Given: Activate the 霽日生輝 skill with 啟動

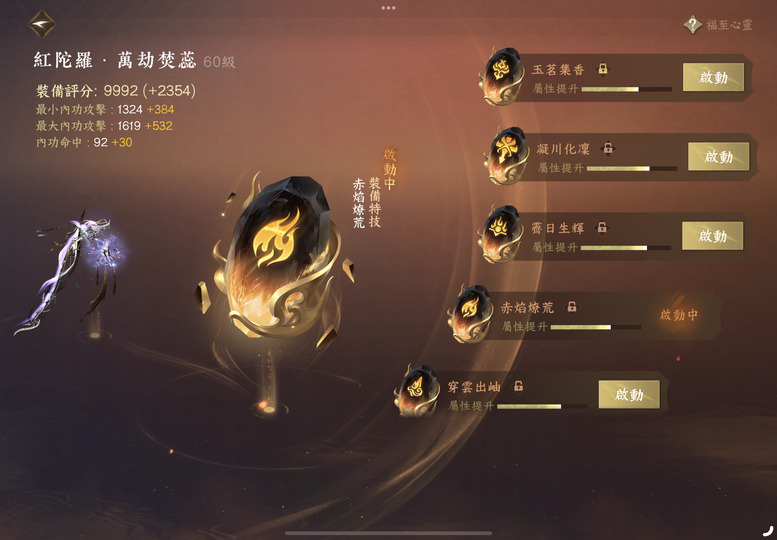Looking at the screenshot, I should point(712,236).
